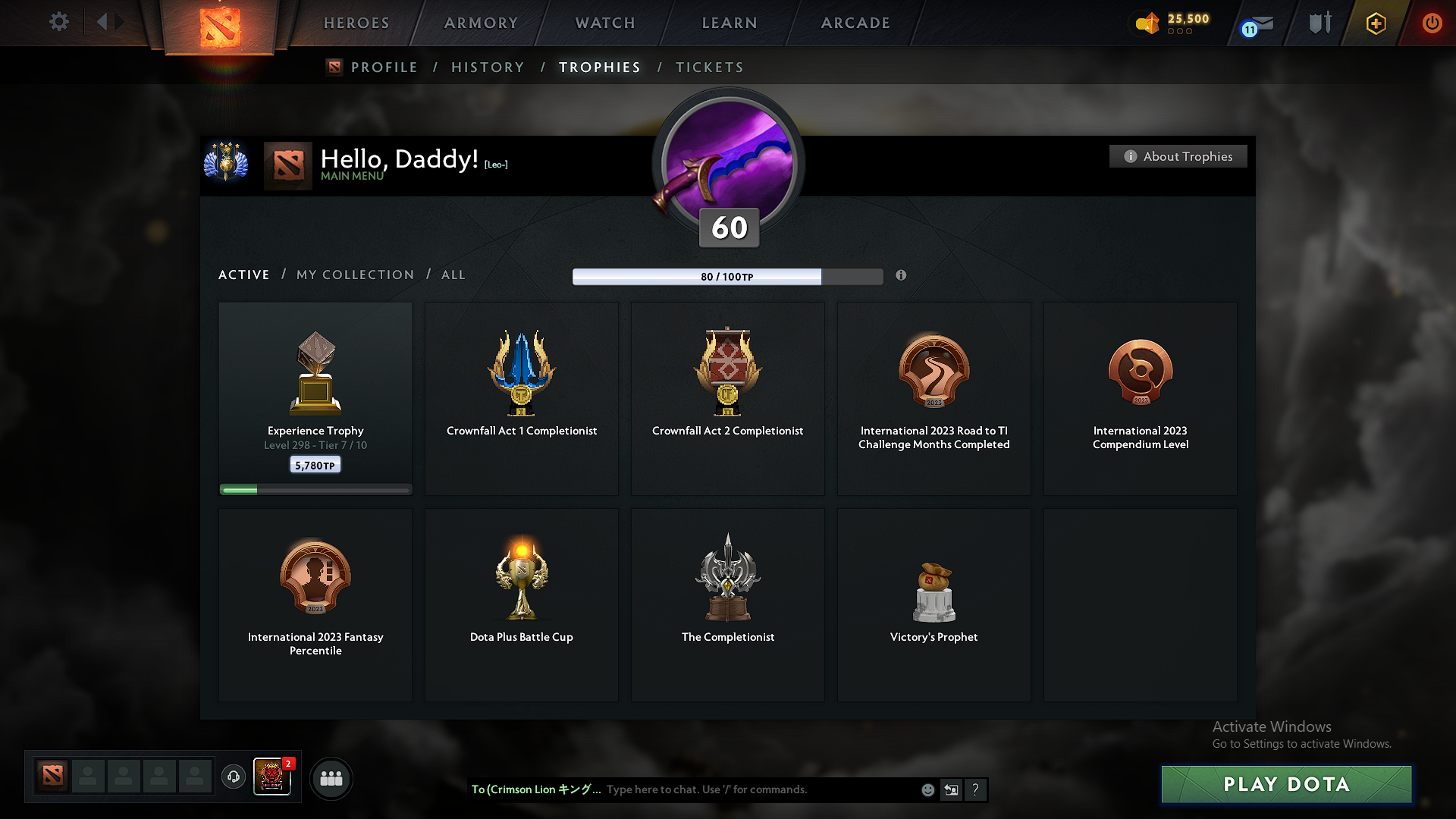Toggle voice chat with the headset icon

point(233,777)
